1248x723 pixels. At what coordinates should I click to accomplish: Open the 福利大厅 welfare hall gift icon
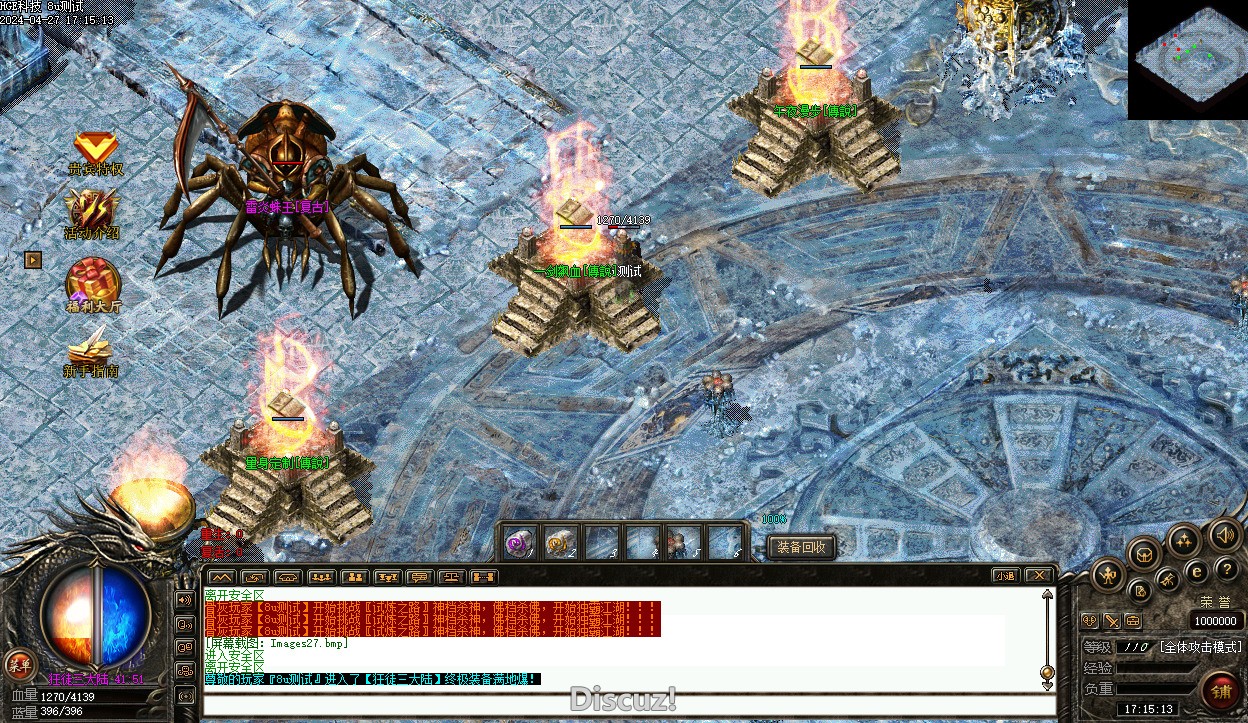tap(93, 284)
